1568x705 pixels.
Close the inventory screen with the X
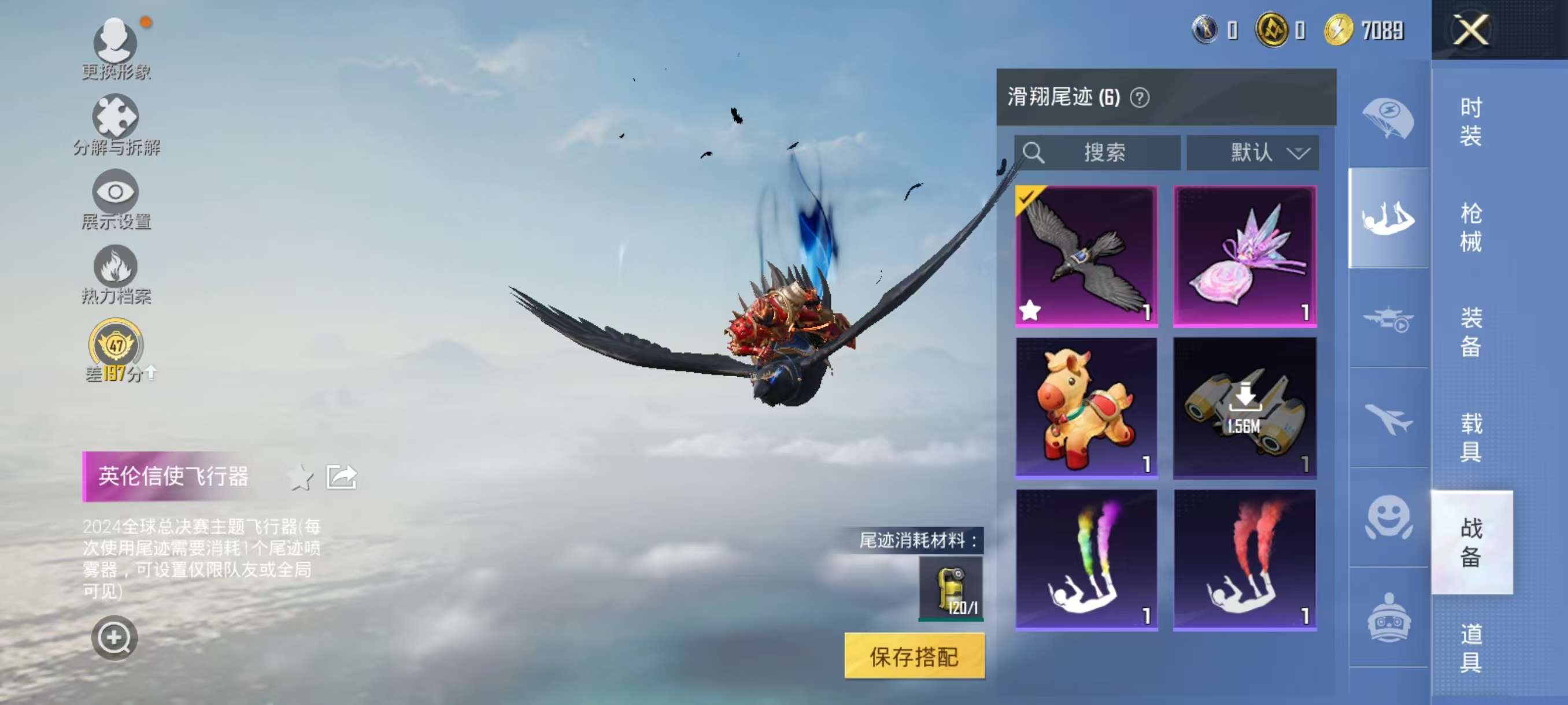click(x=1471, y=29)
